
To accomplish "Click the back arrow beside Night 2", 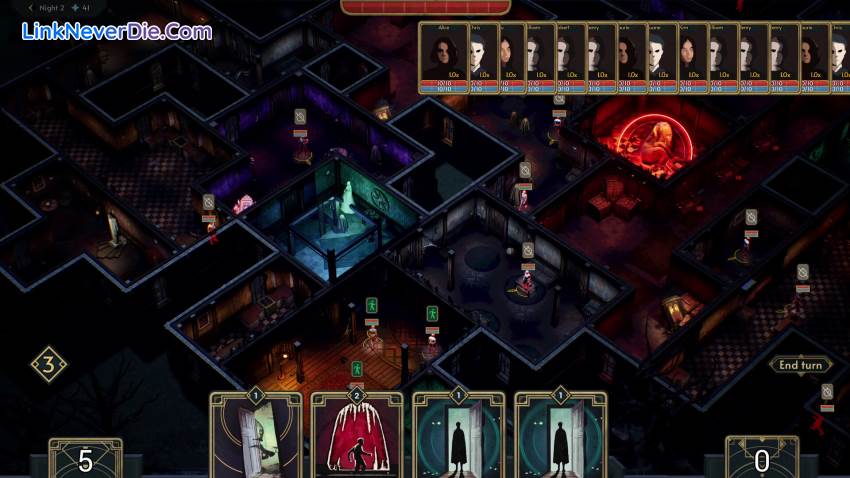I will tap(30, 7).
